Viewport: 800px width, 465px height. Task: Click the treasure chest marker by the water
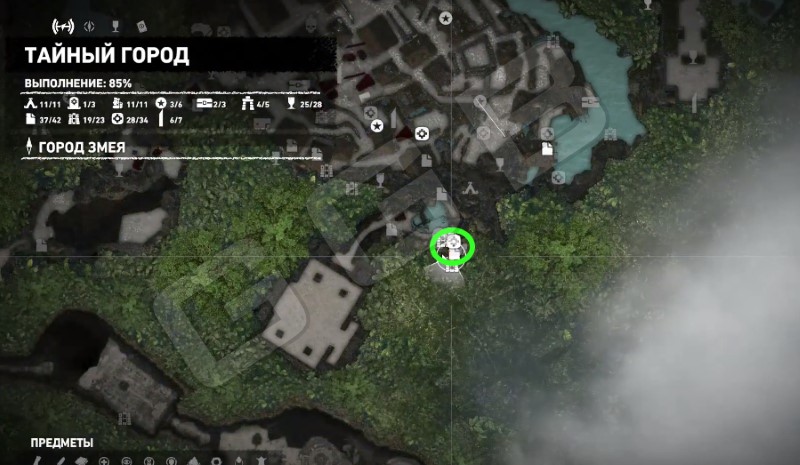click(588, 100)
